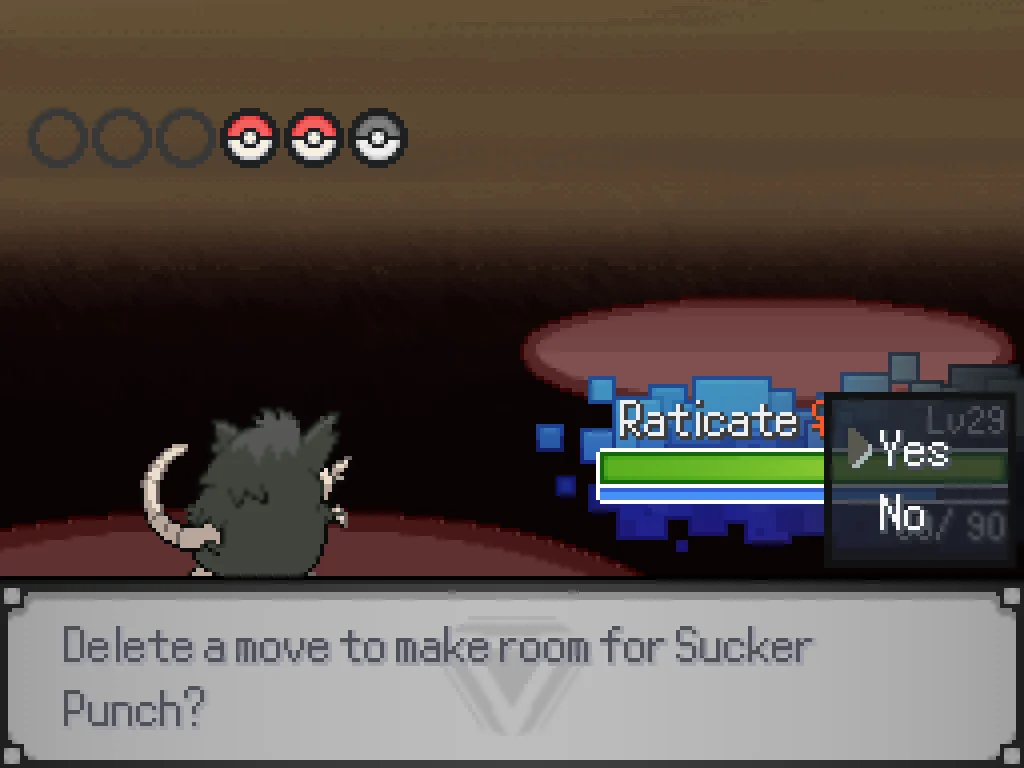Advance the Sucker Punch dialogue box
This screenshot has height=768, width=1024.
pos(511,673)
